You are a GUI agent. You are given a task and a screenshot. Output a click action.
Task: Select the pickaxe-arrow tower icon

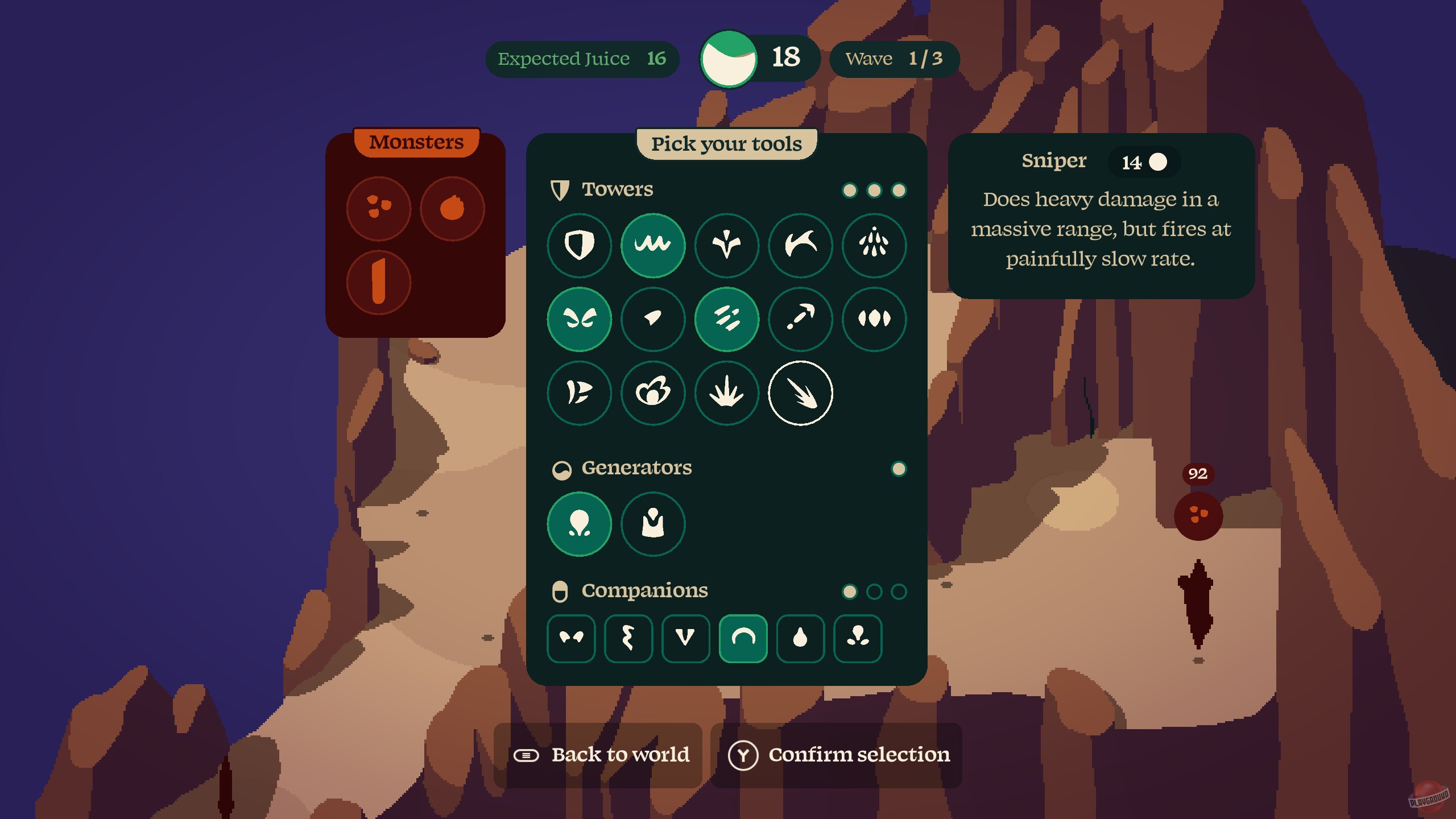tap(801, 319)
